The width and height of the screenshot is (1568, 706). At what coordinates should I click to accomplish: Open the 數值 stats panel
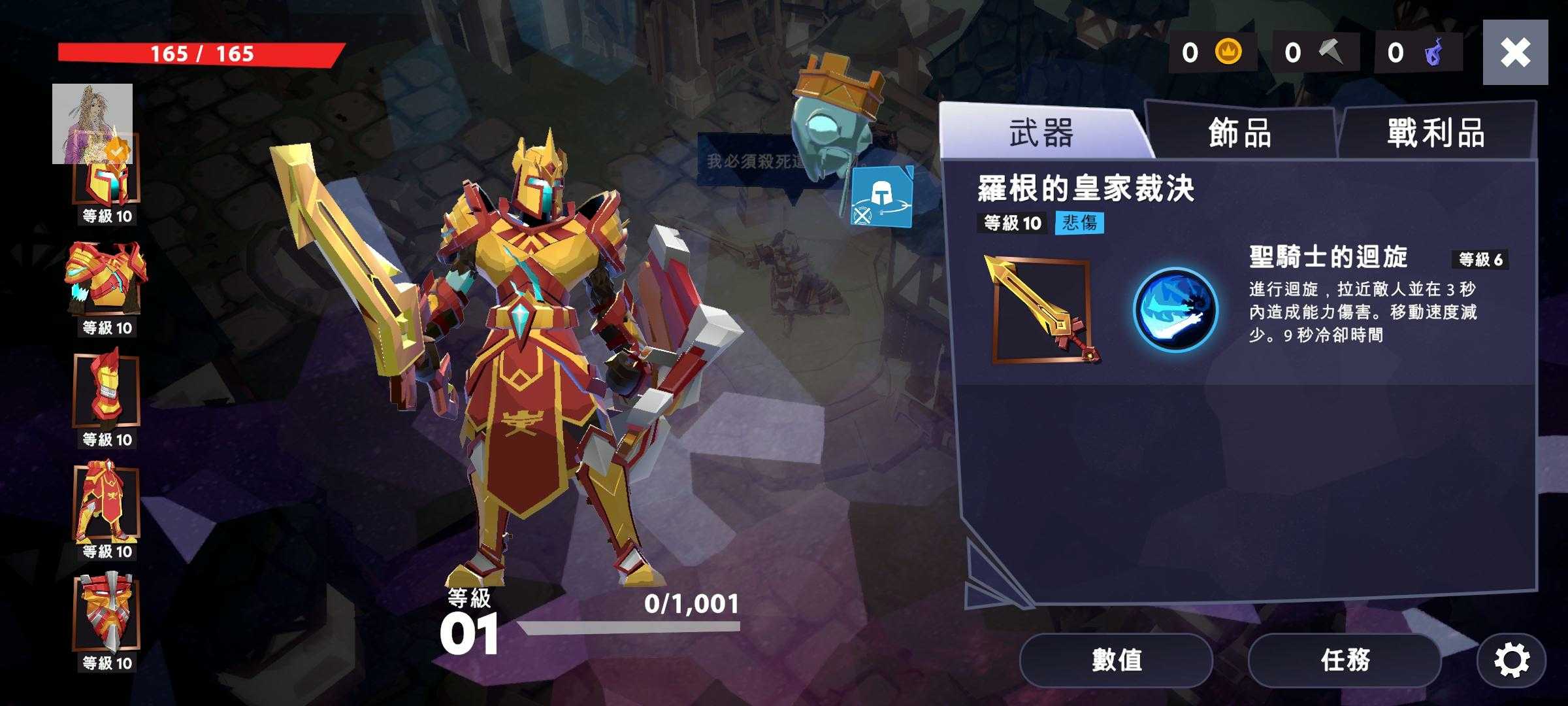coord(1116,660)
